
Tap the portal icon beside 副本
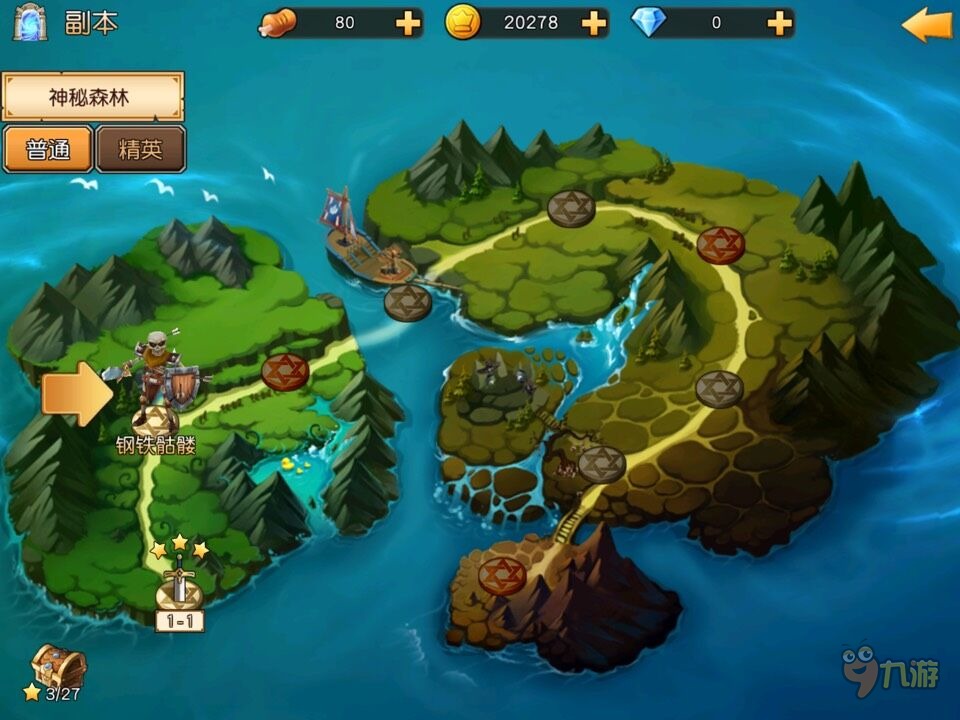(x=30, y=23)
